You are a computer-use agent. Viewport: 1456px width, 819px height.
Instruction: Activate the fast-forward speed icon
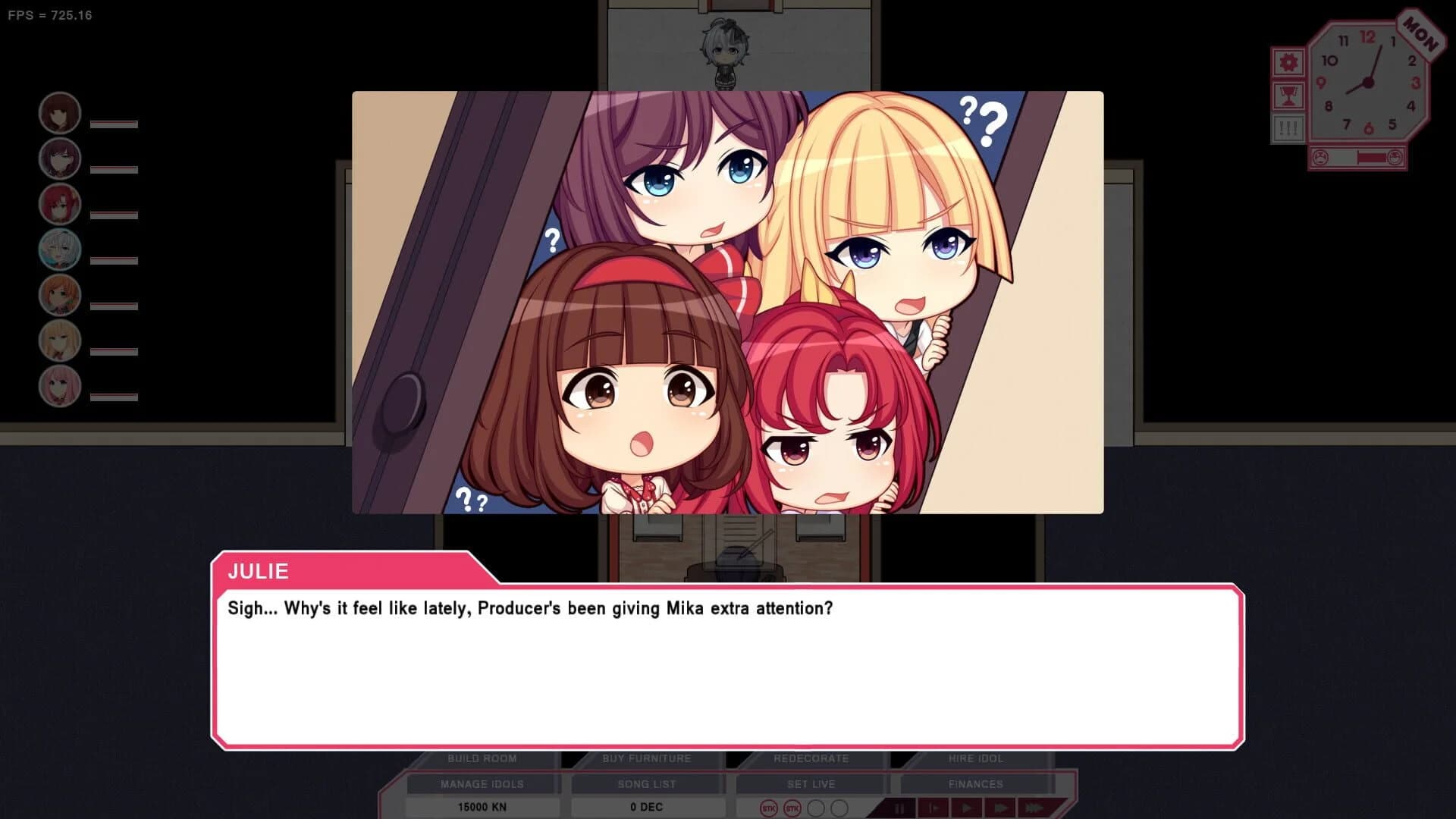(1001, 808)
